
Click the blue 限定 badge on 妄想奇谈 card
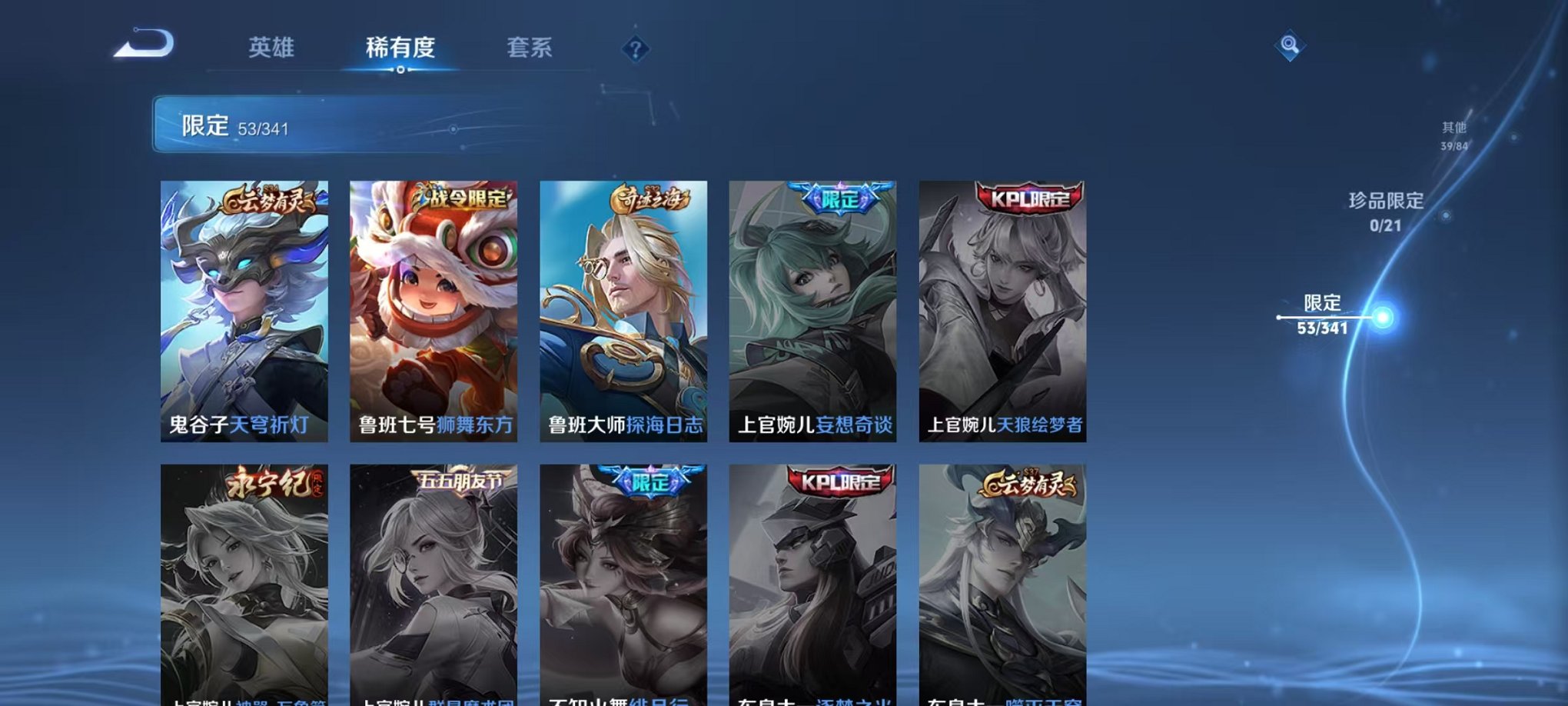click(x=838, y=198)
